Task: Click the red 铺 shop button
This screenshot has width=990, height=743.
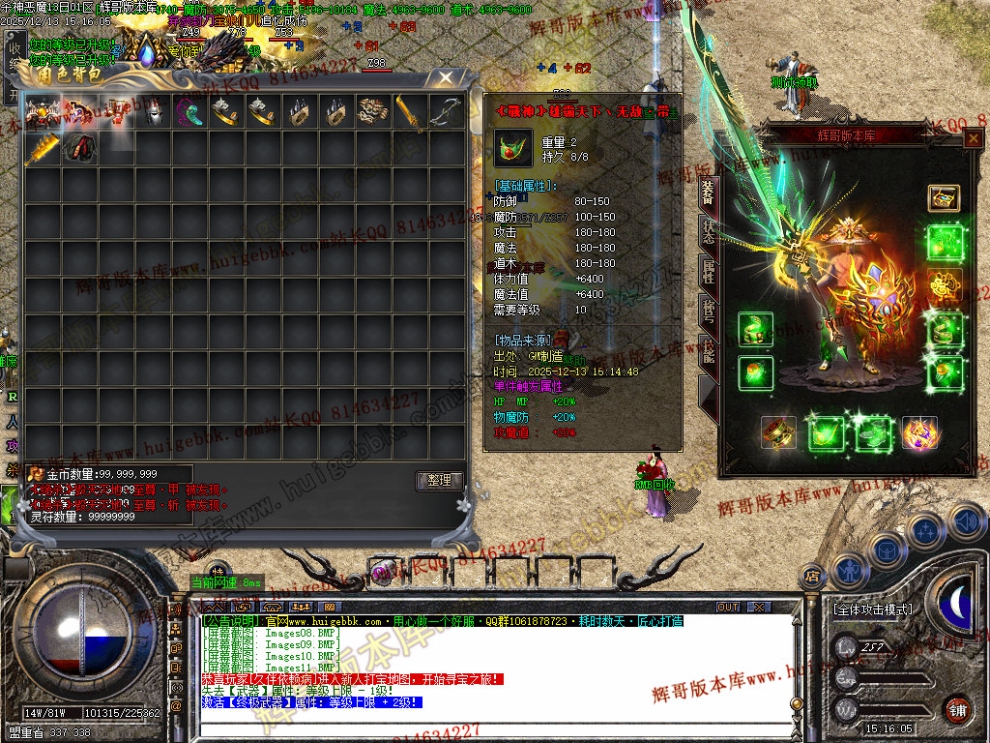Action: [x=958, y=709]
